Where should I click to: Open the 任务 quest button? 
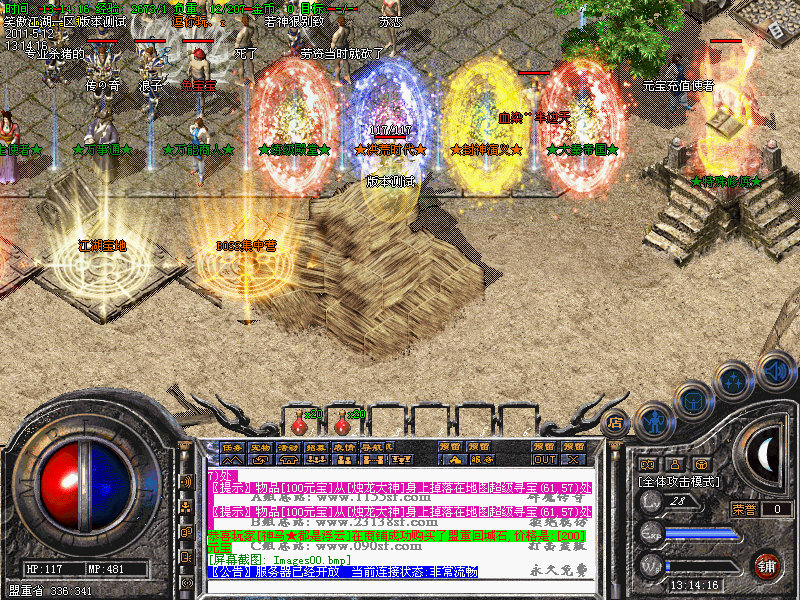click(232, 447)
